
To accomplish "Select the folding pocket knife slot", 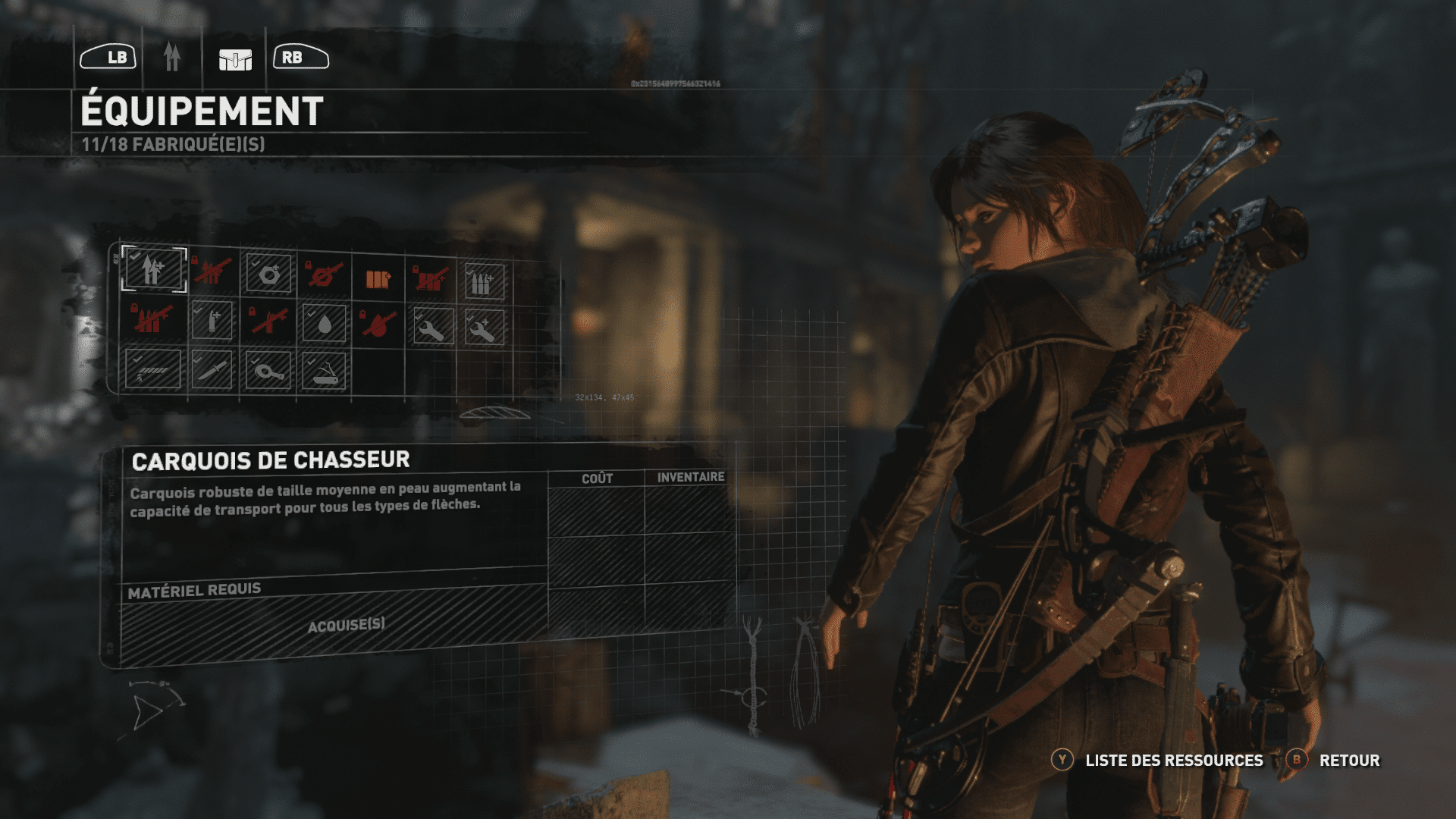I will coord(325,372).
